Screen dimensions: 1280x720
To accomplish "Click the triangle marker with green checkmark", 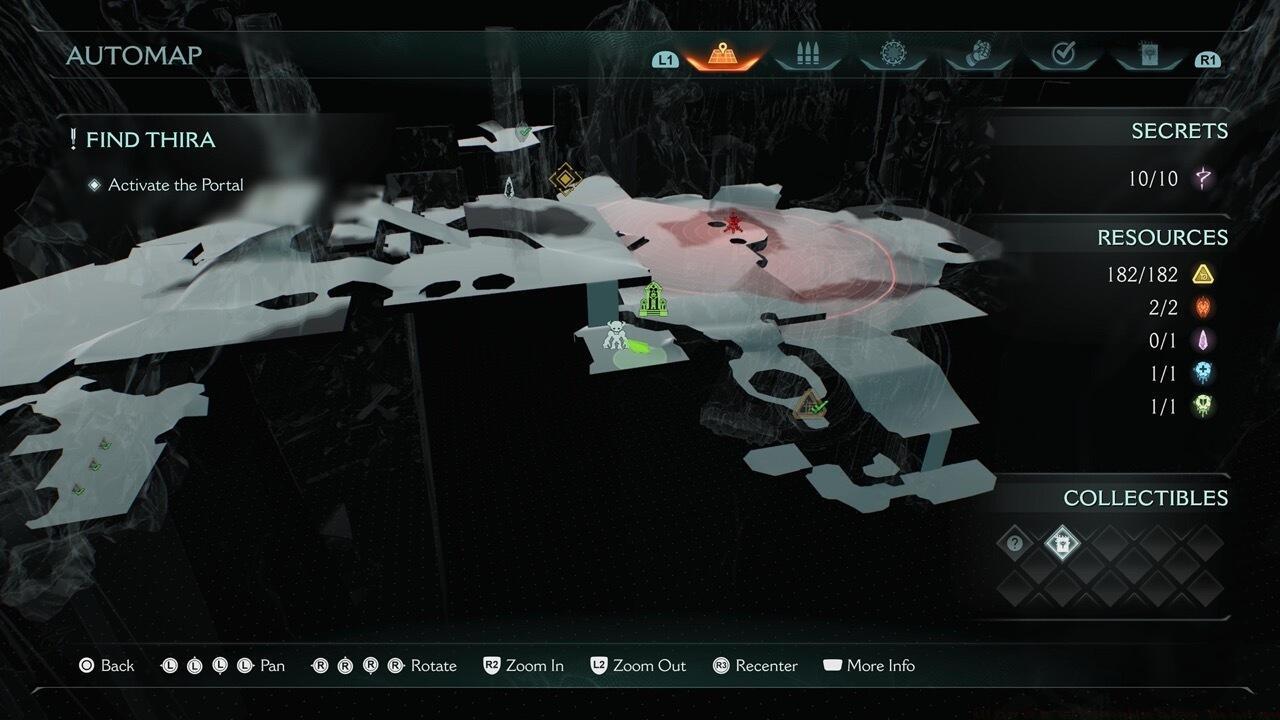I will pyautogui.click(x=810, y=406).
